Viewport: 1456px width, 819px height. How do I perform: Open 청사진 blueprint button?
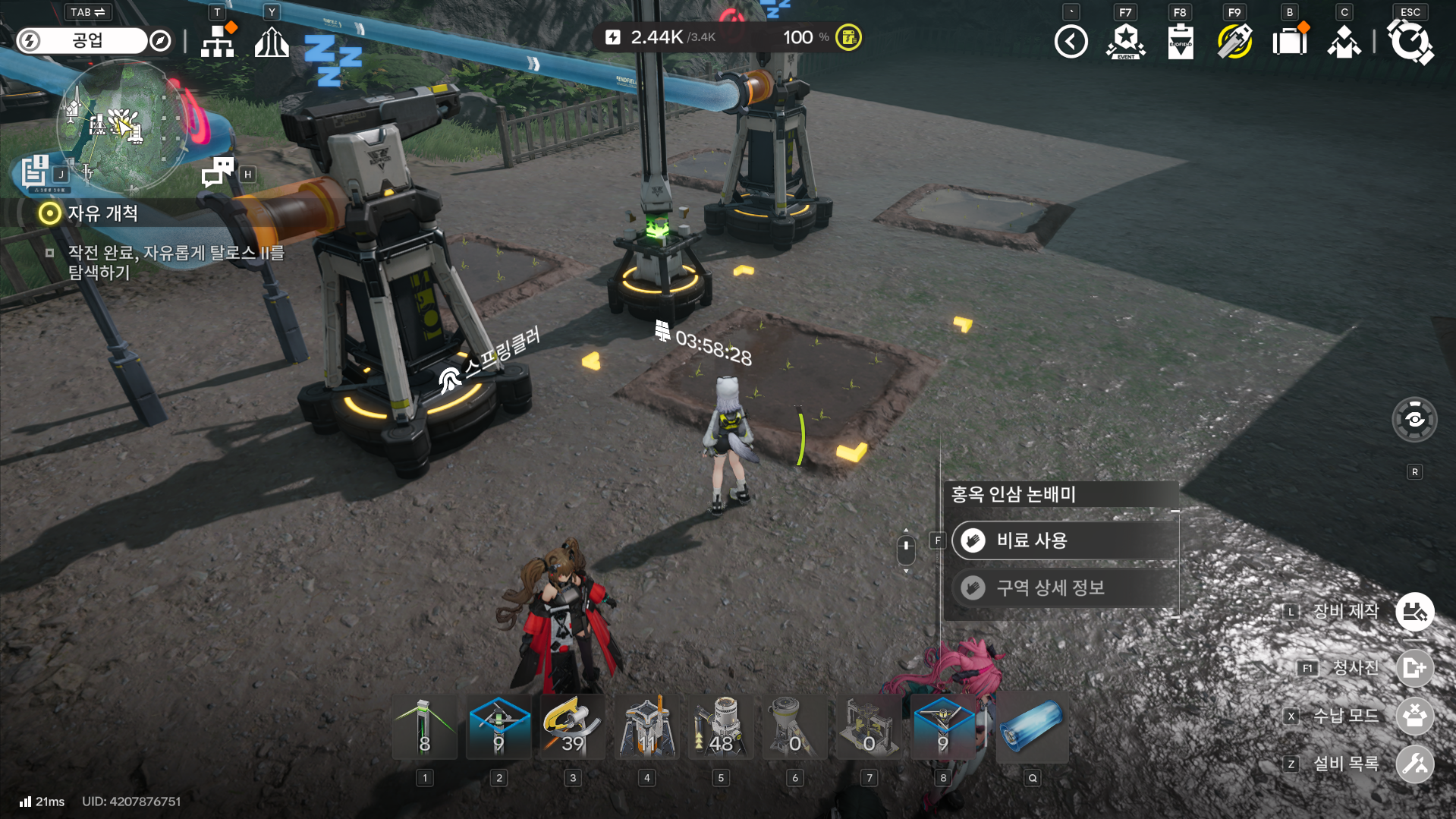(x=1414, y=668)
